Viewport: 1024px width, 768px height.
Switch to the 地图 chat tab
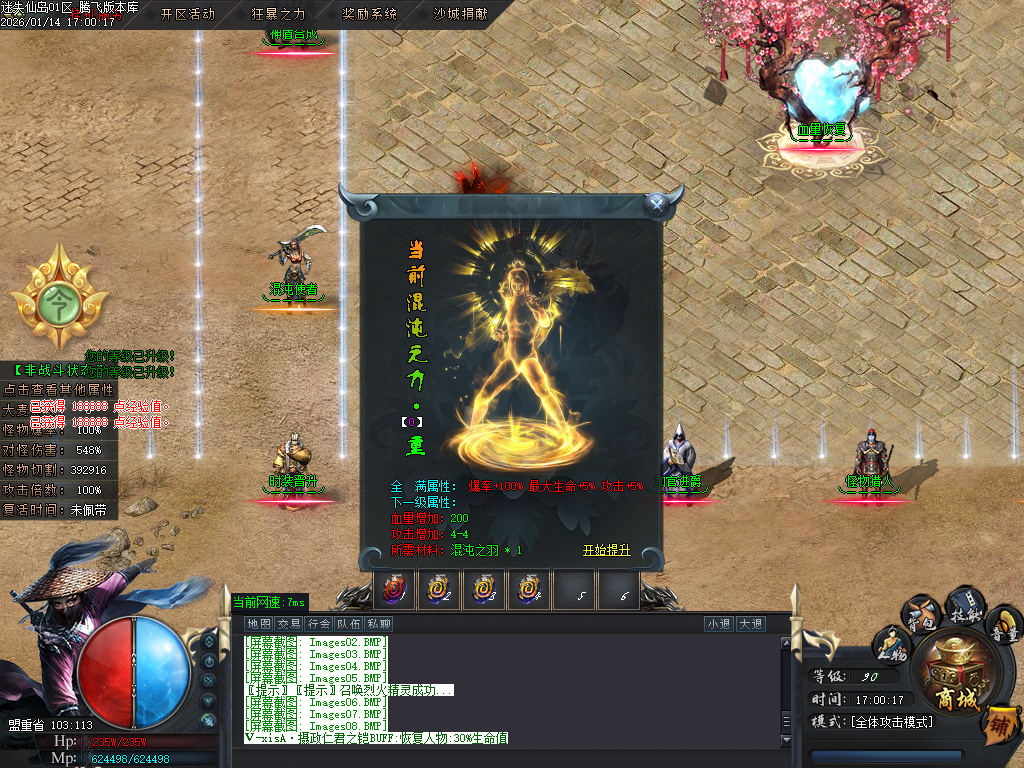coord(259,624)
